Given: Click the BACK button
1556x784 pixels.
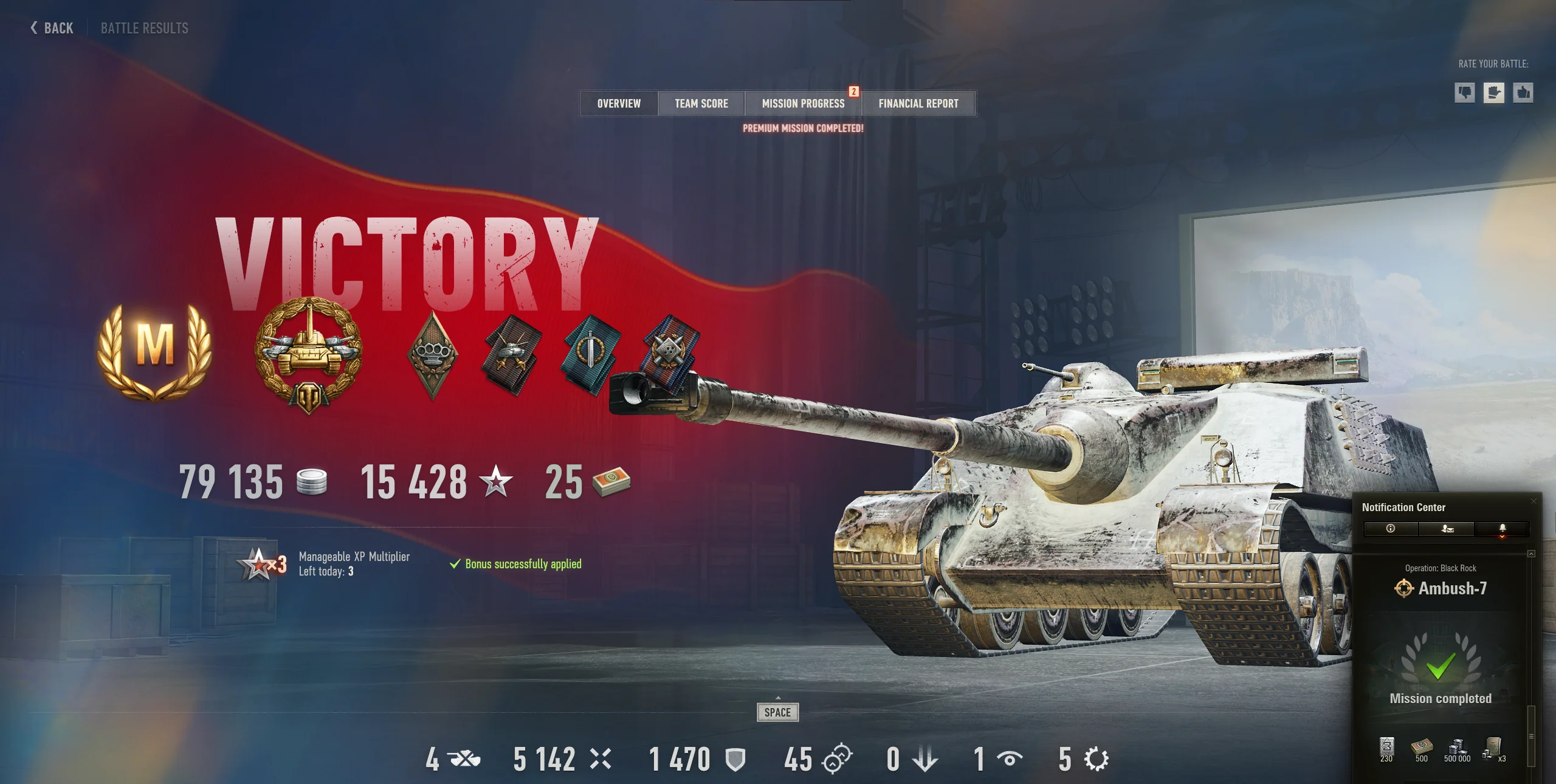Looking at the screenshot, I should pyautogui.click(x=51, y=27).
